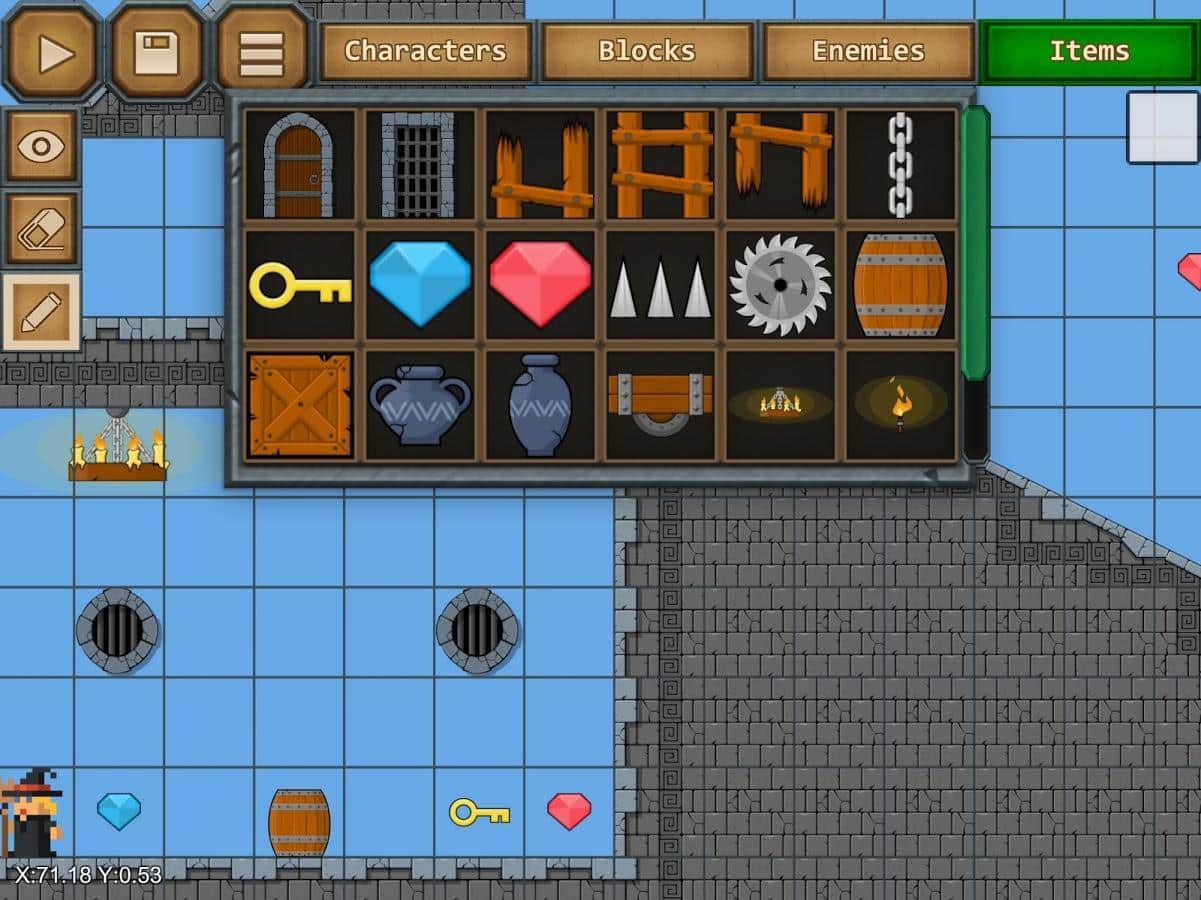Start playtesting with the play button
This screenshot has height=900, width=1201.
(x=52, y=52)
